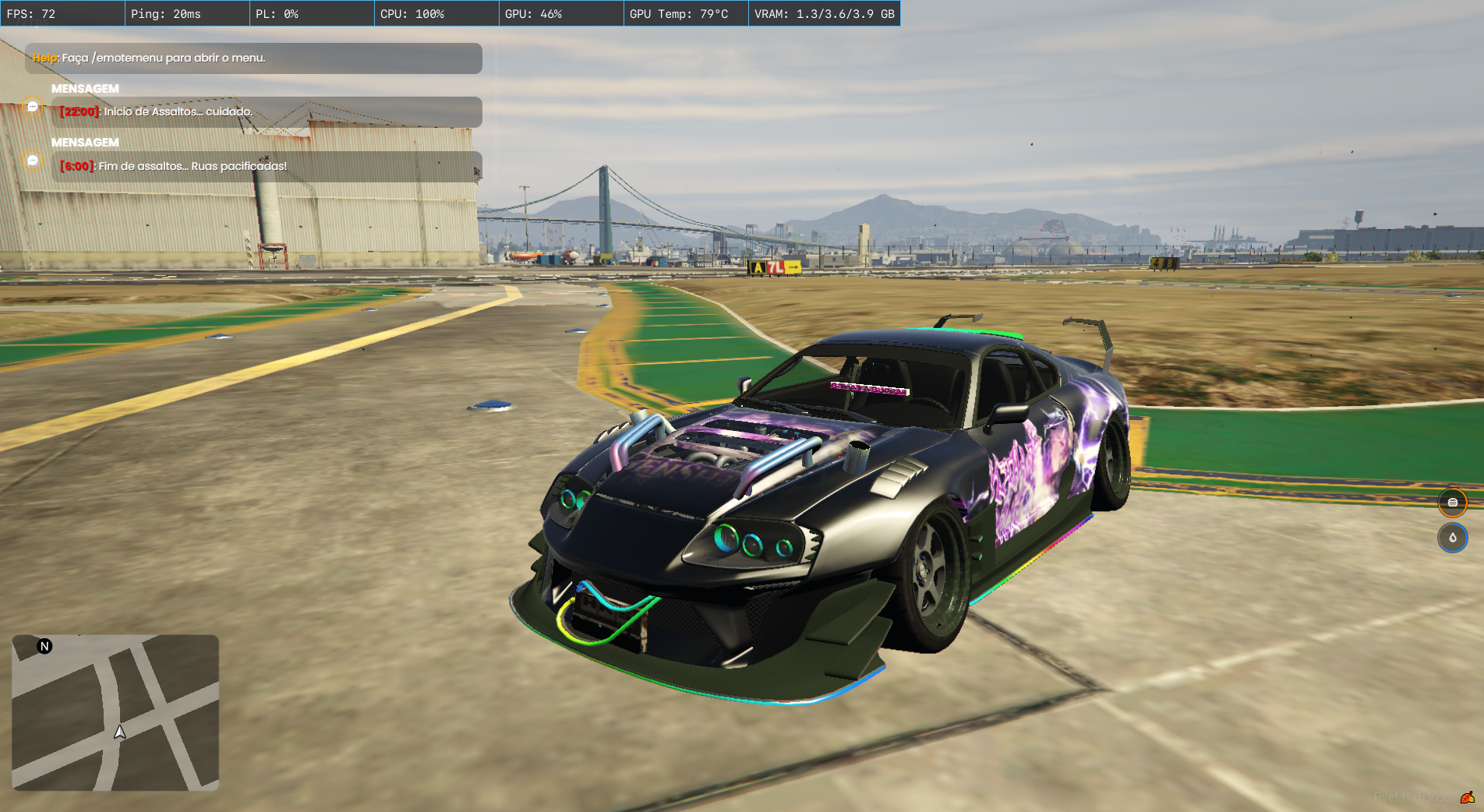Click the minimap in the corner
Image resolution: width=1484 pixels, height=812 pixels.
(115, 712)
